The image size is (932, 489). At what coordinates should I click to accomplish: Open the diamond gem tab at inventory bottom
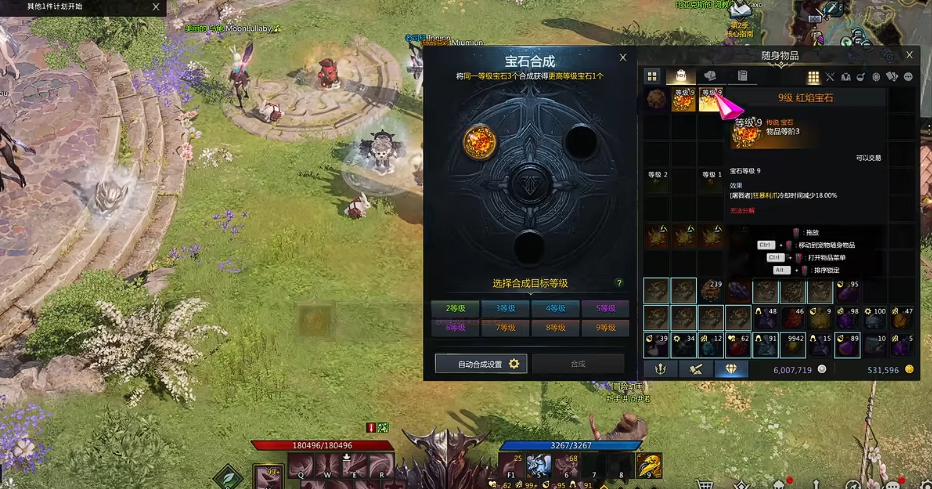click(731, 369)
